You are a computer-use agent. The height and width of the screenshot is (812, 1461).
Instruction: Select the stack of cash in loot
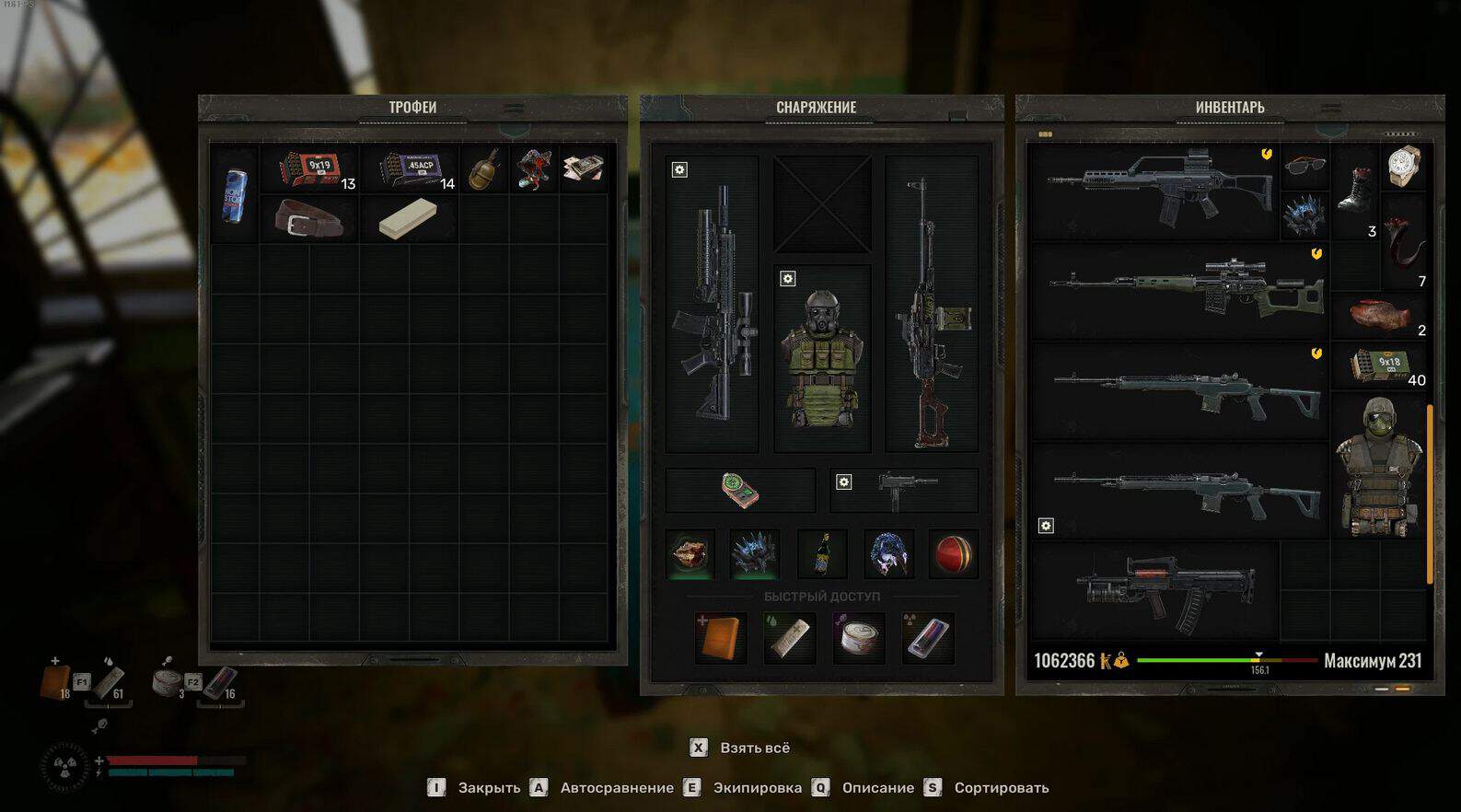click(x=583, y=168)
